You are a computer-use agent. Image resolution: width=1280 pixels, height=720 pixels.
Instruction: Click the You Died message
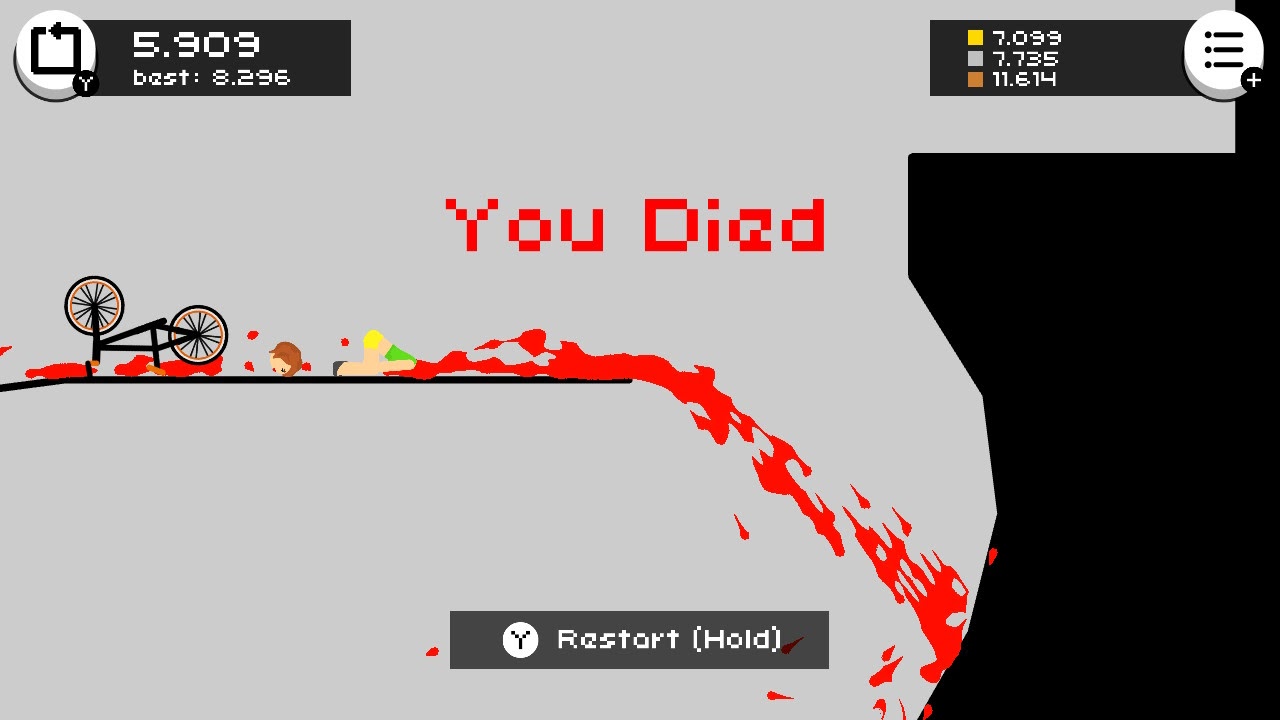coord(636,225)
